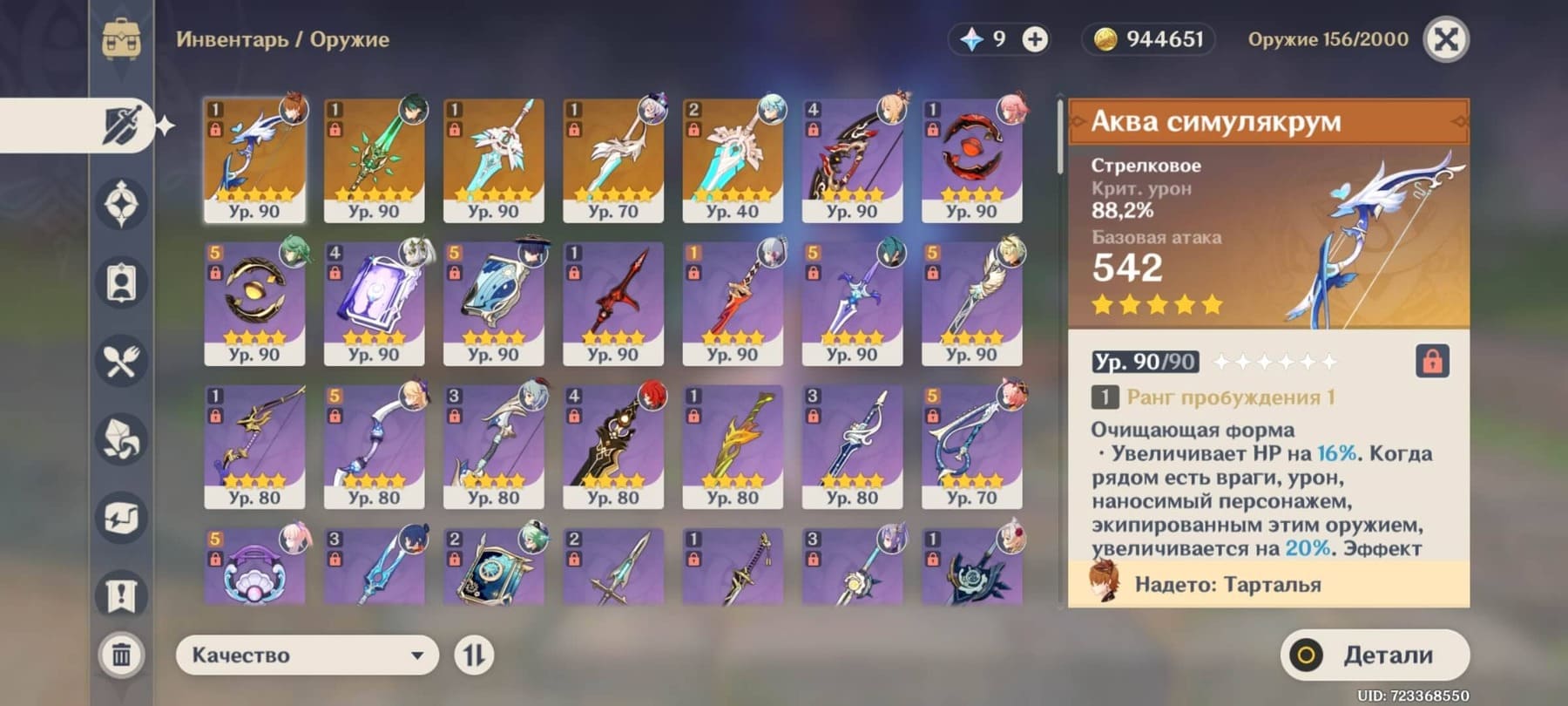Select the purple book catalyst slot

click(374, 303)
